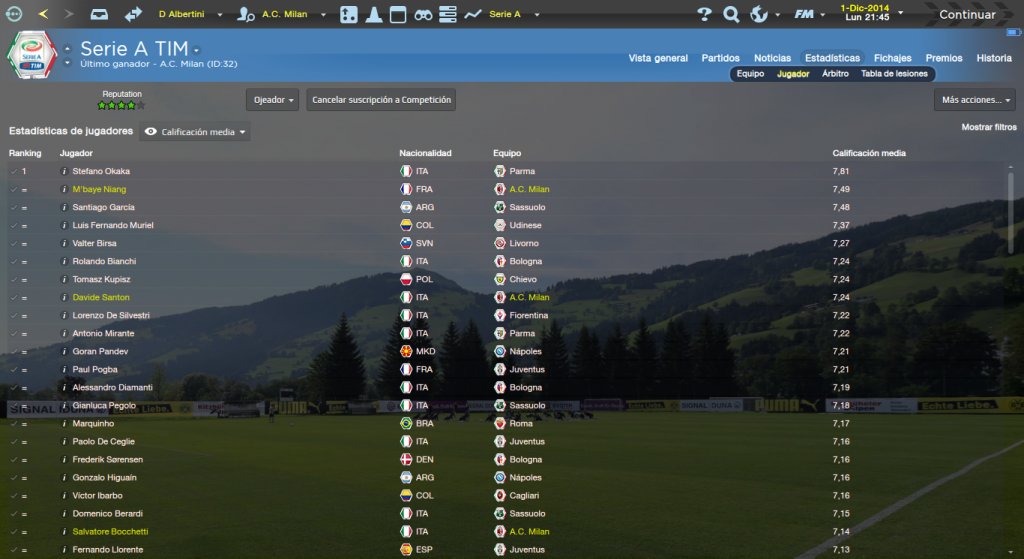Continue to the next game day
Image resolution: width=1024 pixels, height=559 pixels.
[966, 15]
